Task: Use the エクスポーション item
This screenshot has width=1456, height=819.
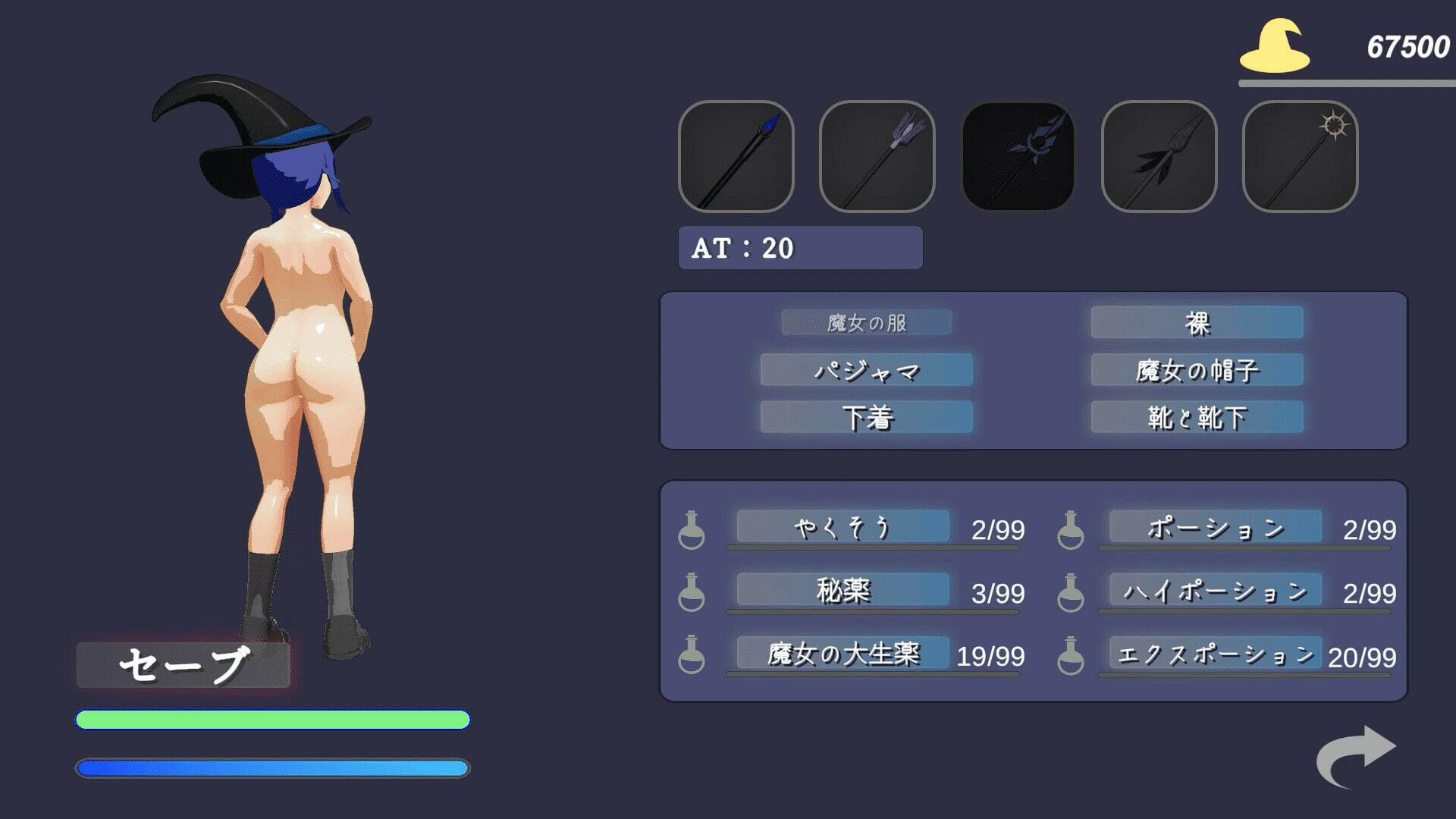Action: tap(1215, 653)
